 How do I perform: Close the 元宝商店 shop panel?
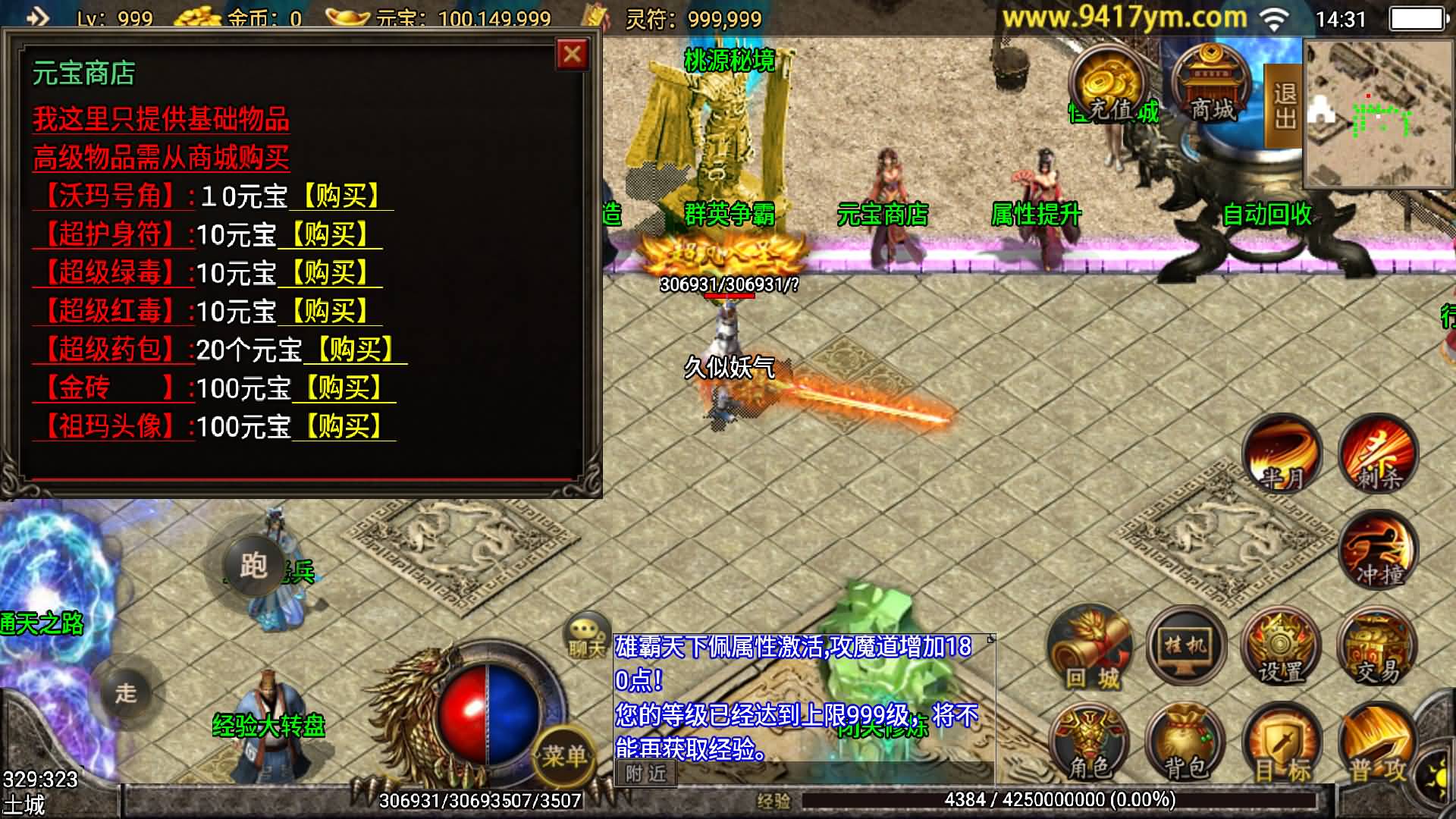573,55
